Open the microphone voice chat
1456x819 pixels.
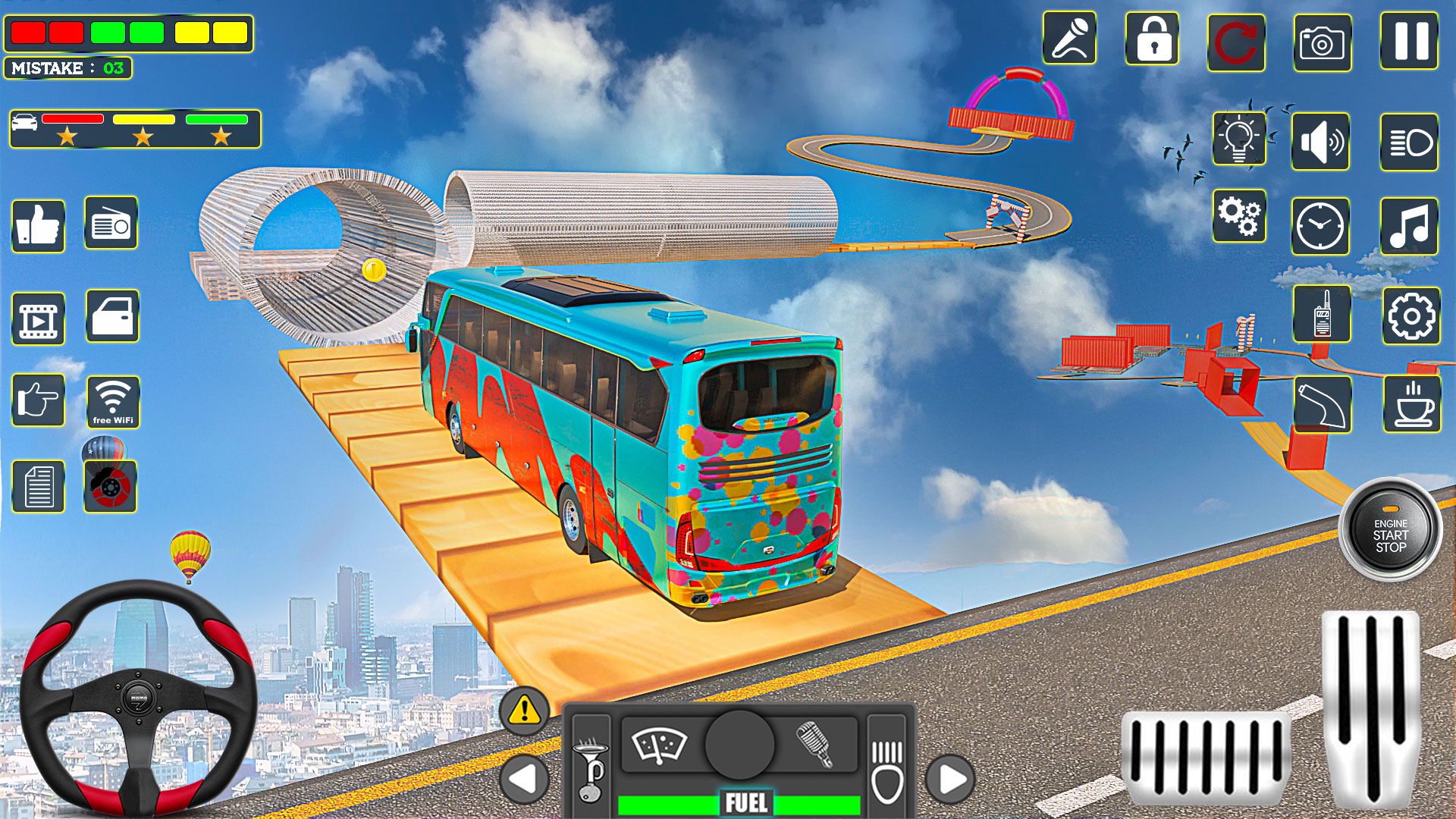(x=1069, y=39)
